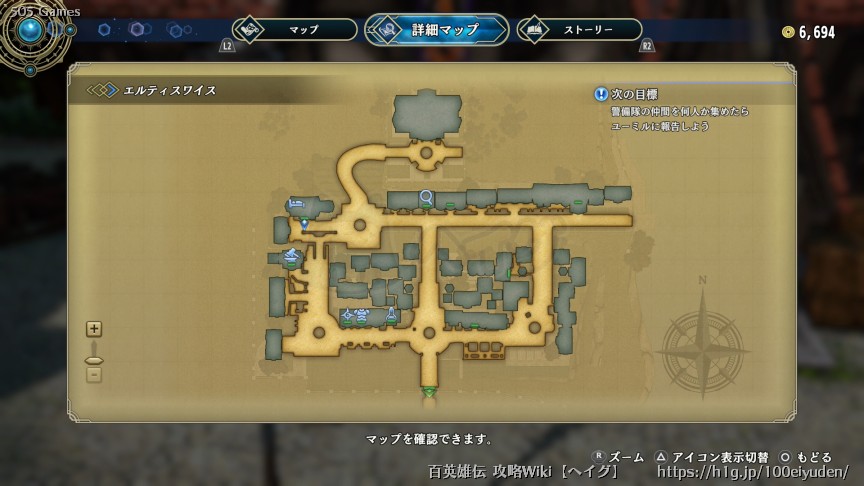Switch to the マップ tab
The image size is (864, 486).
(x=294, y=30)
